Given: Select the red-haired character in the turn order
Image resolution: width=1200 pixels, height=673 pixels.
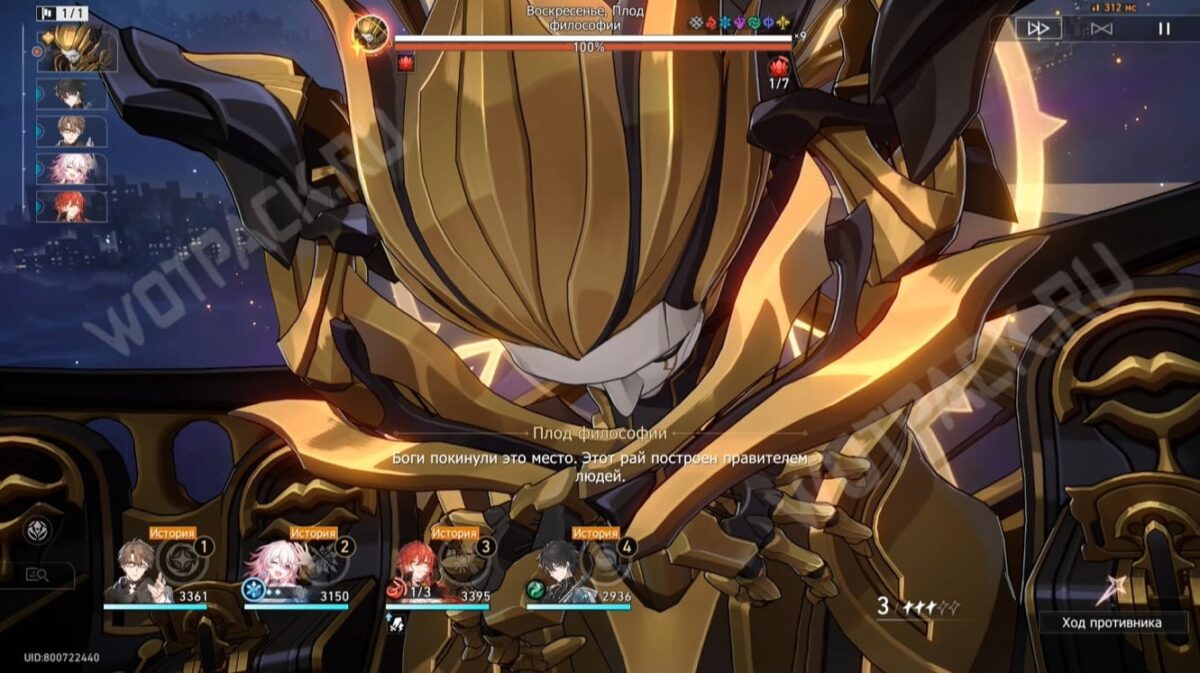Looking at the screenshot, I should click(72, 206).
